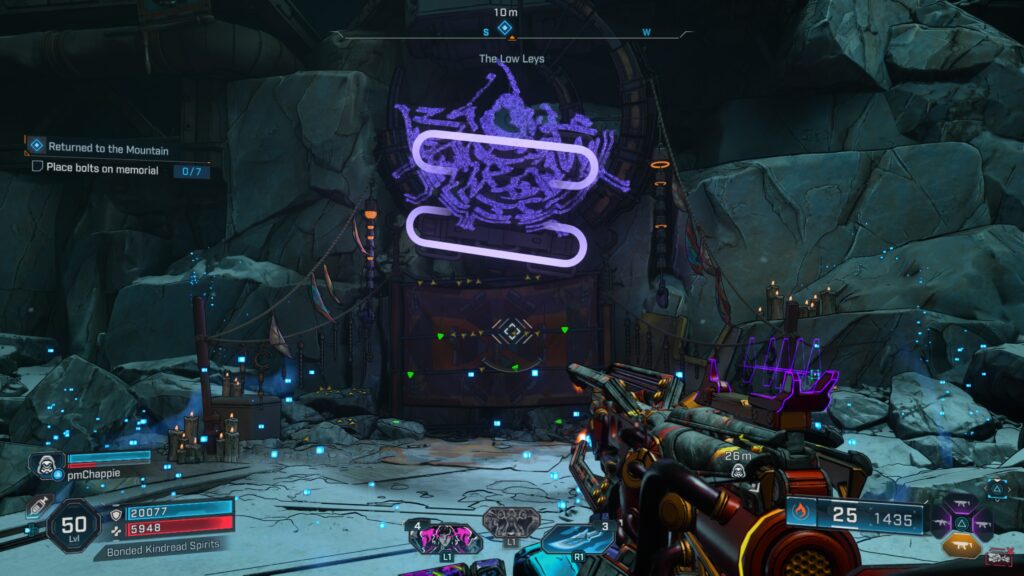The width and height of the screenshot is (1024, 576).
Task: Use the repair kit syringe icon
Action: (40, 506)
